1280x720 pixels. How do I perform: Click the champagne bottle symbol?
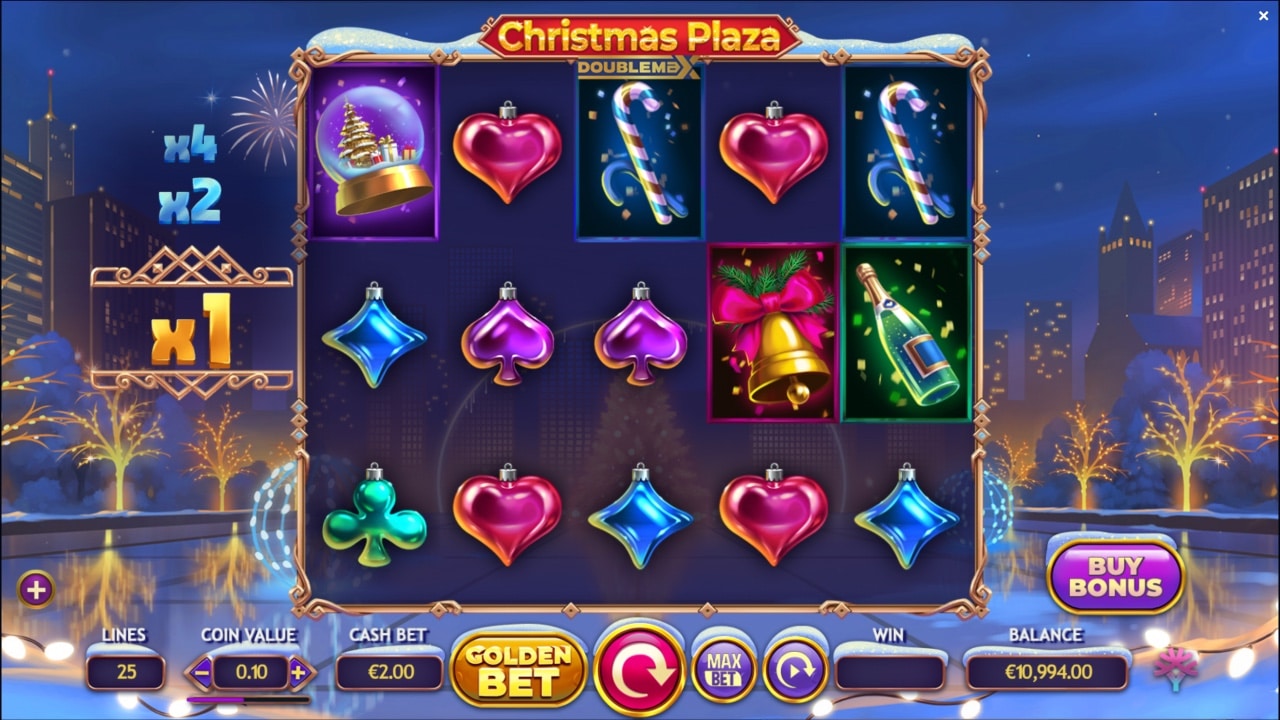(x=905, y=334)
